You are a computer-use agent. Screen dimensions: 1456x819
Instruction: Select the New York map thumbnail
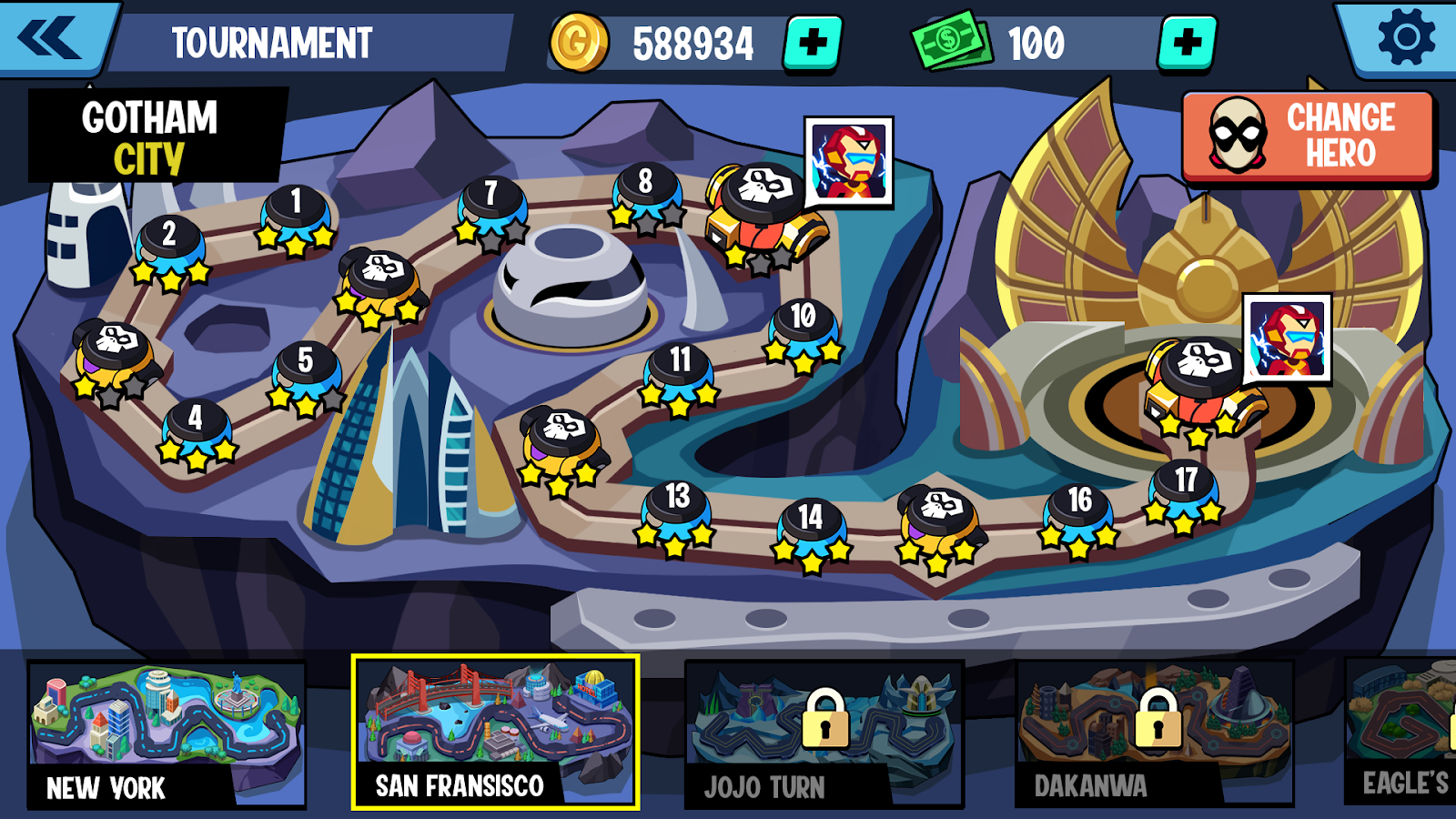[167, 733]
